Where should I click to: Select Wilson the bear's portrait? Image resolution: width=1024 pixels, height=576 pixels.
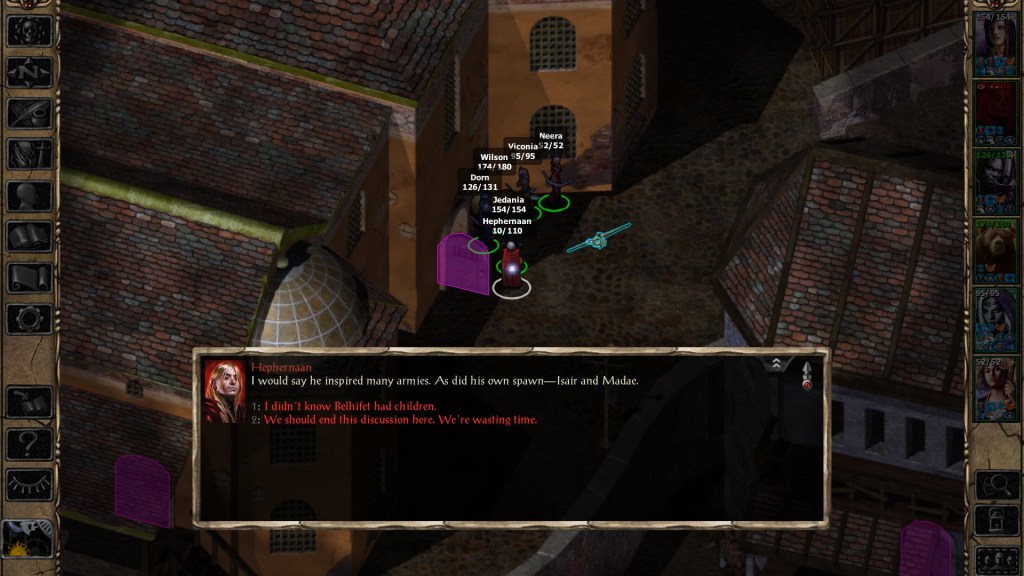click(x=996, y=250)
